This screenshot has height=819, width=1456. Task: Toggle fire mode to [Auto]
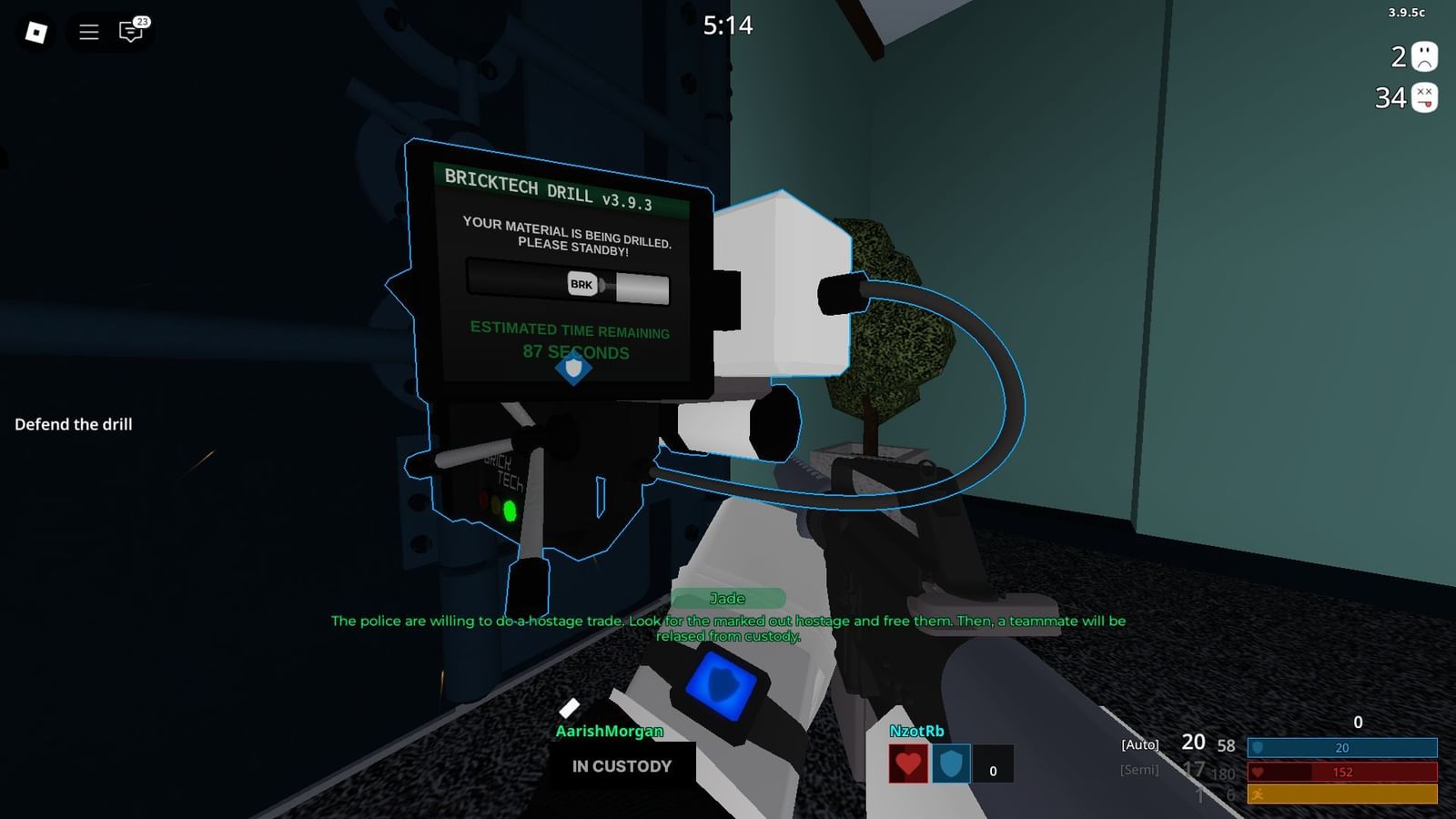1138,744
